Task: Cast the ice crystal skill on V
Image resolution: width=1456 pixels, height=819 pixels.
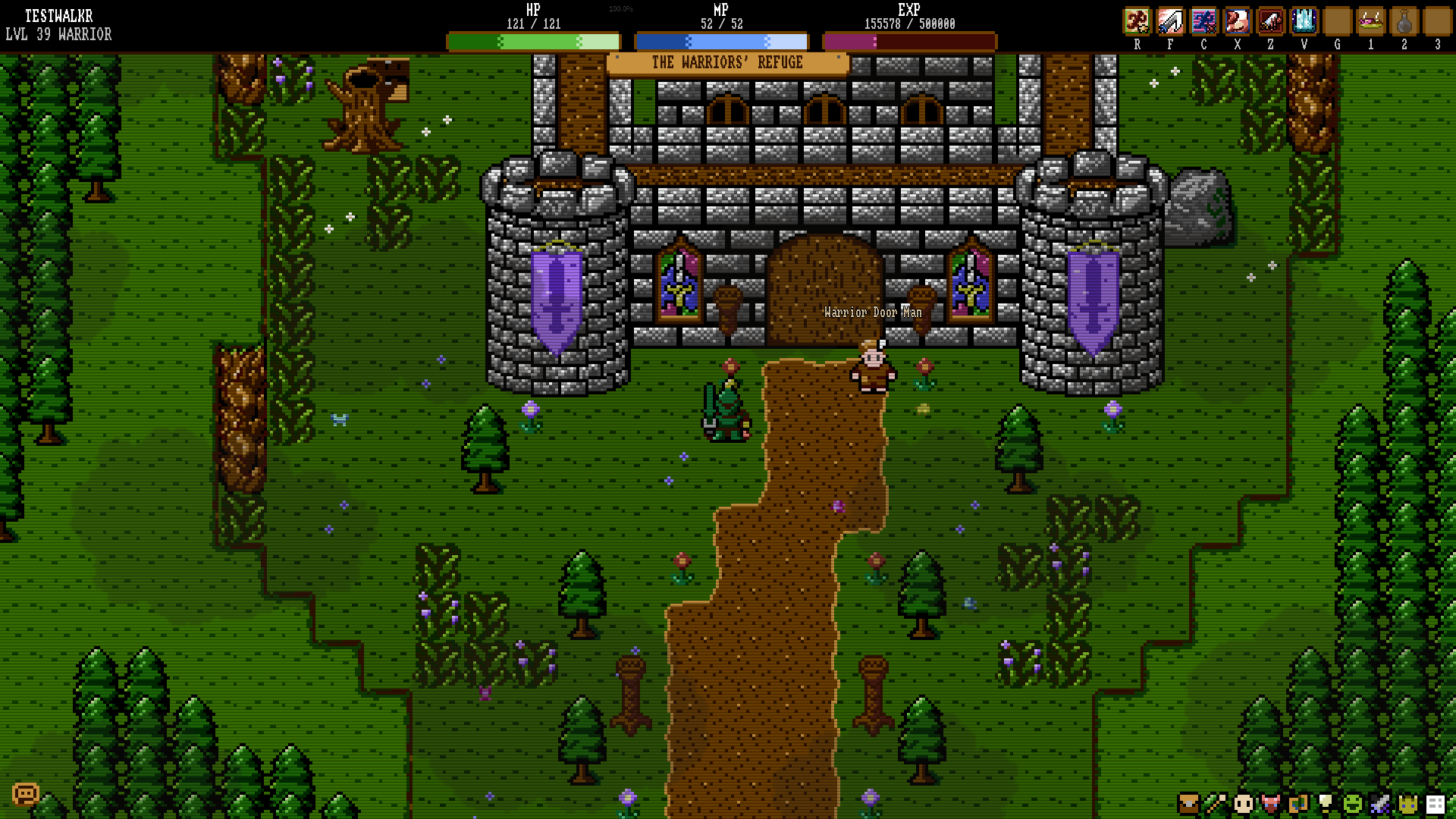Action: coord(1304,21)
